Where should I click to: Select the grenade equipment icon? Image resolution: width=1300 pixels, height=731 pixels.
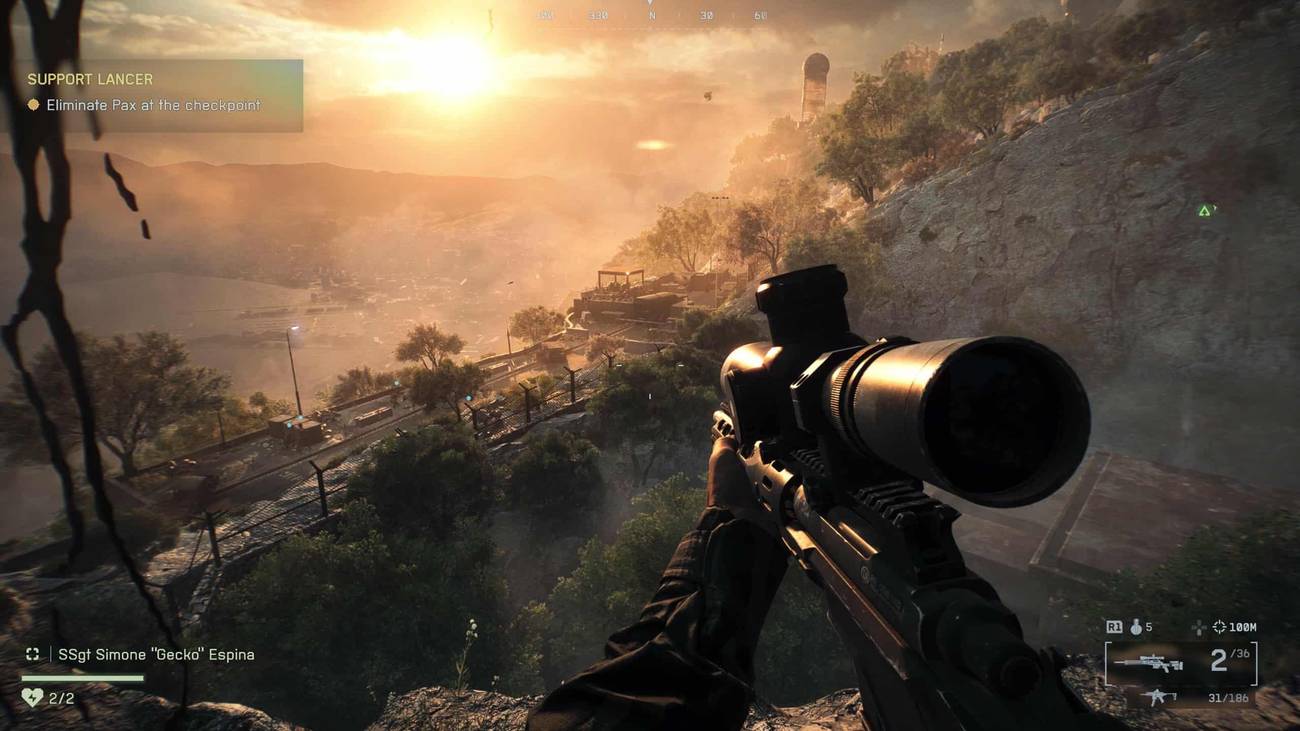(1135, 627)
